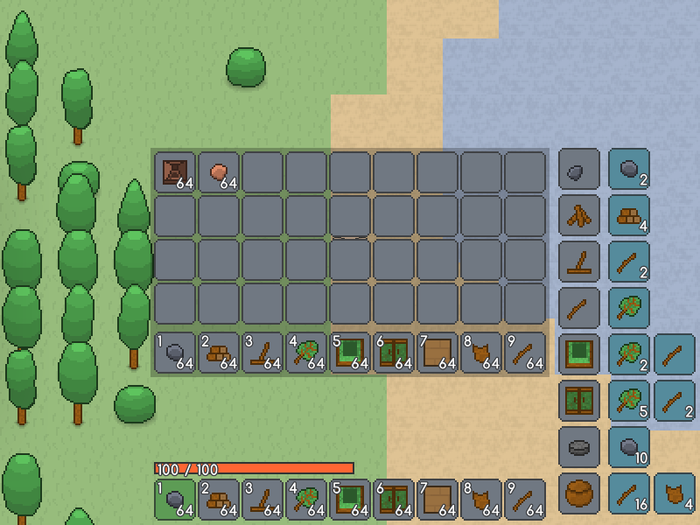
Task: Select the leaf item in bottom hotbar slot 4
Action: [307, 498]
